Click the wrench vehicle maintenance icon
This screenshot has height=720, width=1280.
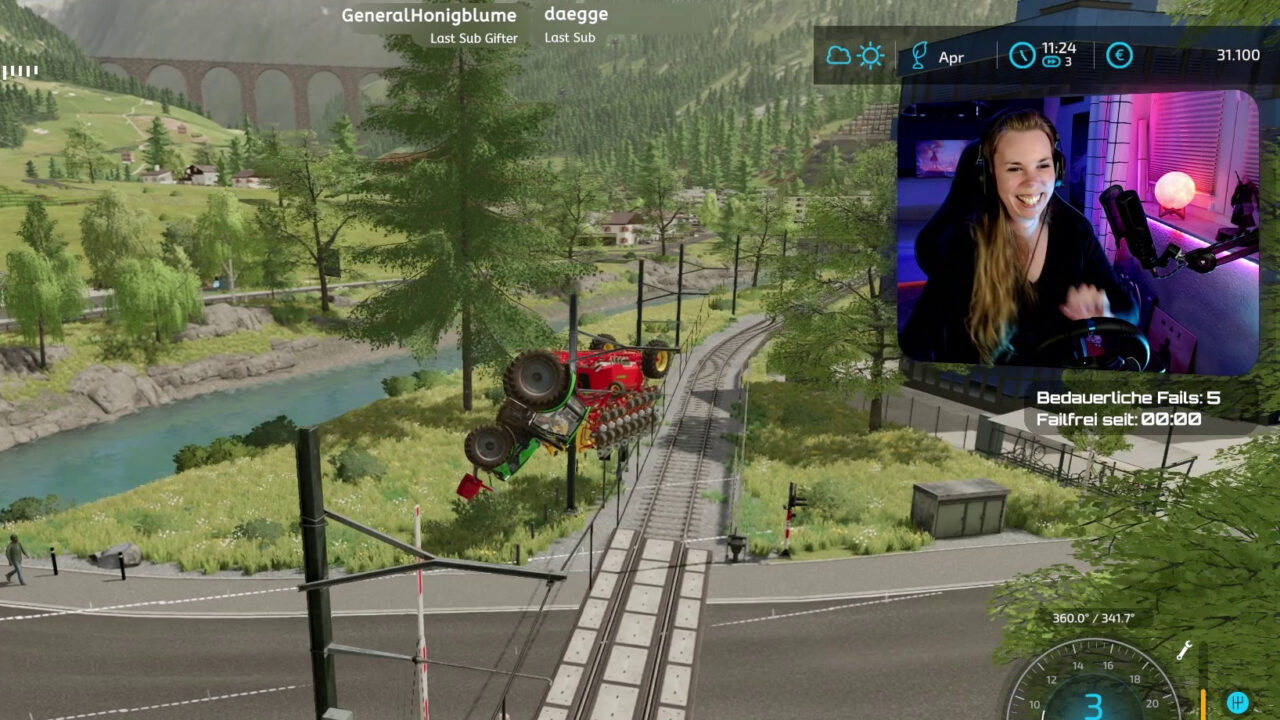pos(1184,651)
